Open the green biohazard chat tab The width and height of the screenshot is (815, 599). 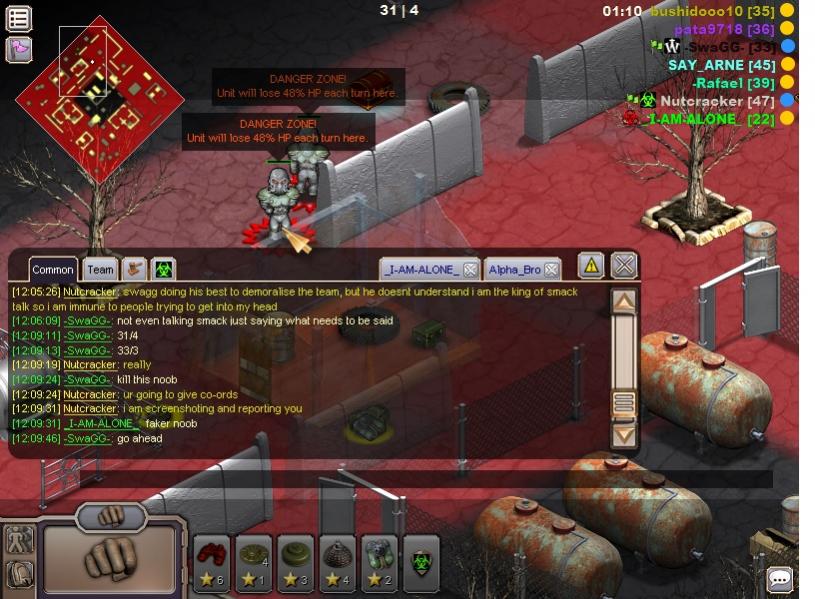(163, 269)
